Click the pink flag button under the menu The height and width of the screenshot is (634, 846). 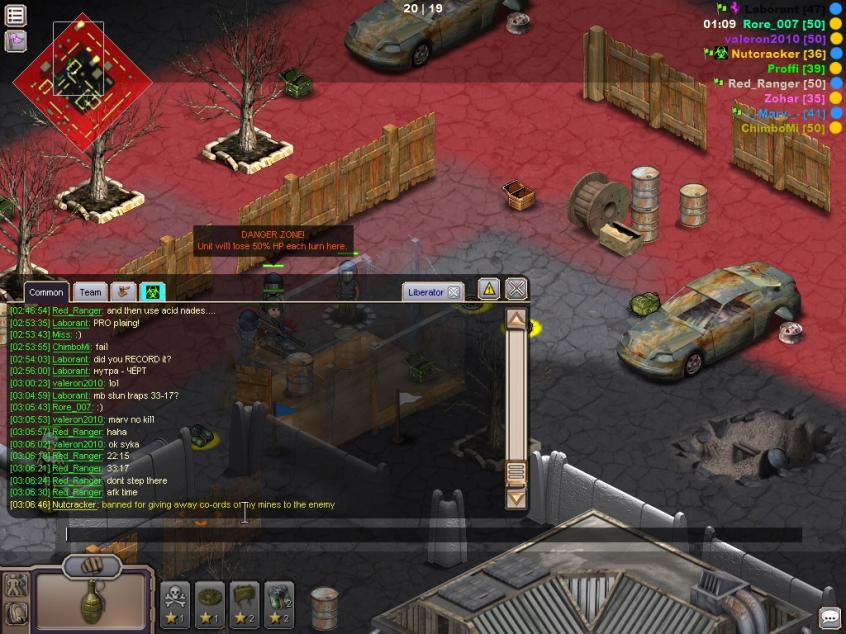15,41
